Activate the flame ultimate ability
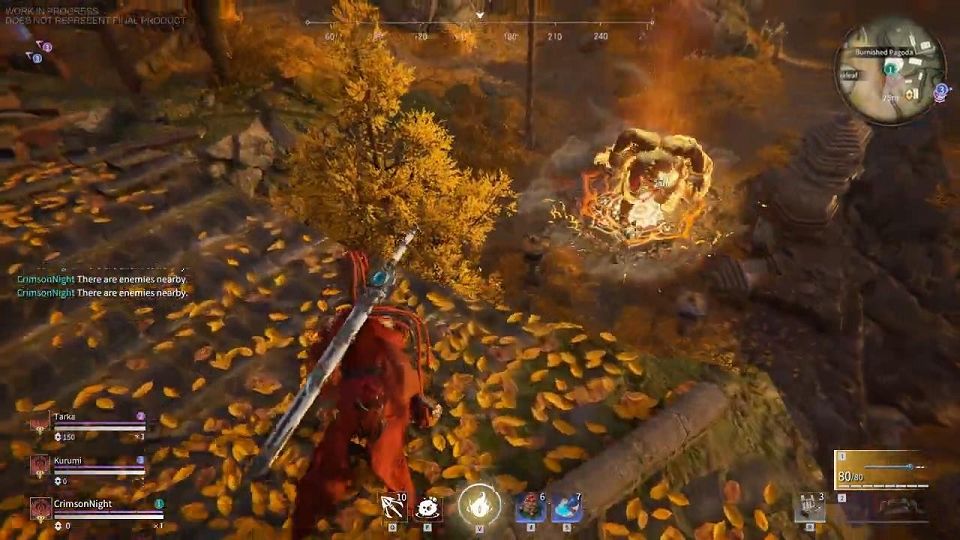960x540 pixels. (x=480, y=504)
